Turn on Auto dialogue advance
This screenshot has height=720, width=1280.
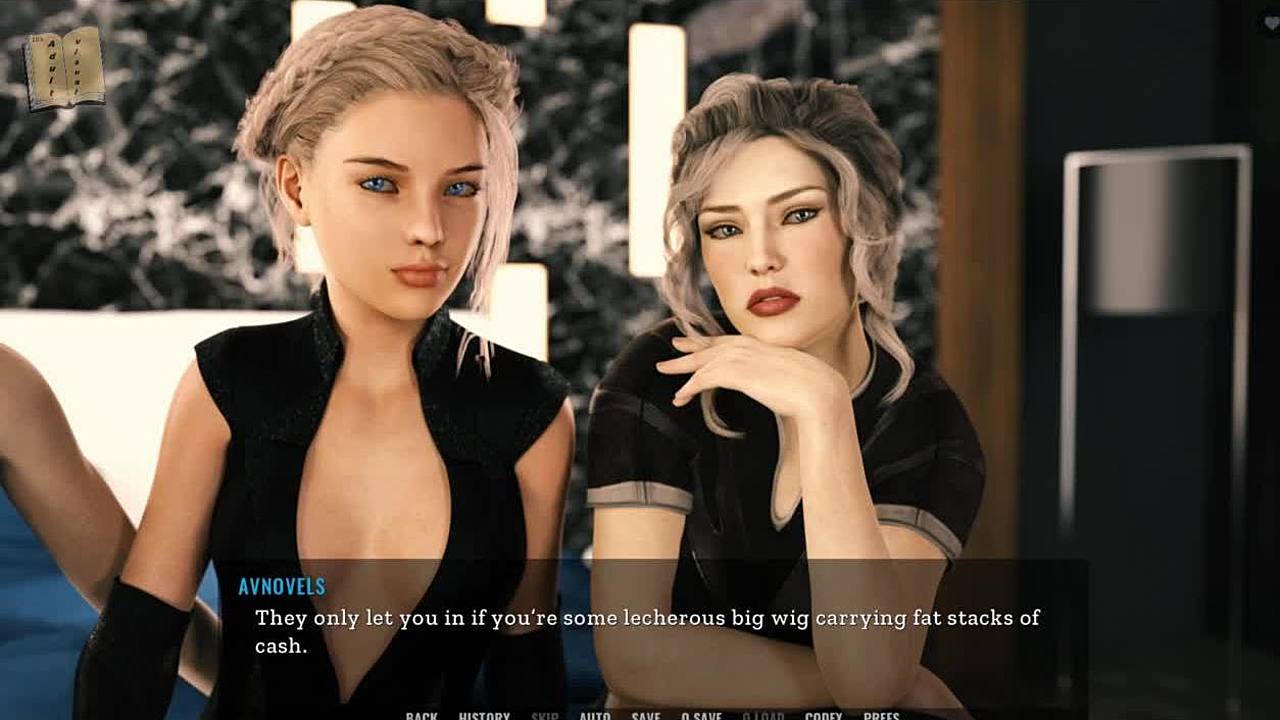tap(595, 715)
